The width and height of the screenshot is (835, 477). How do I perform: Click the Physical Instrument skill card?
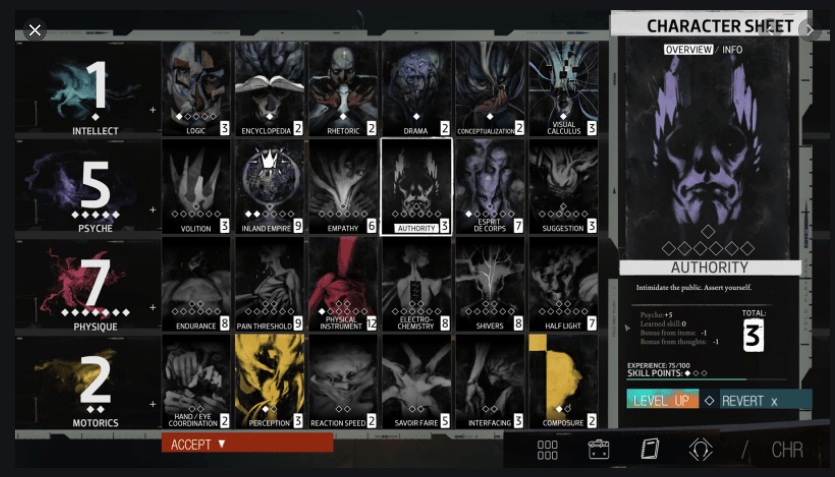(x=343, y=284)
